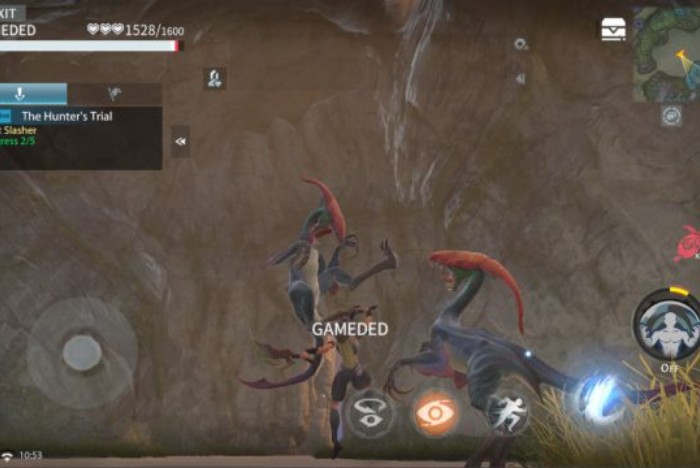Toggle the muscular figure mode button
This screenshot has width=700, height=468.
[x=667, y=326]
